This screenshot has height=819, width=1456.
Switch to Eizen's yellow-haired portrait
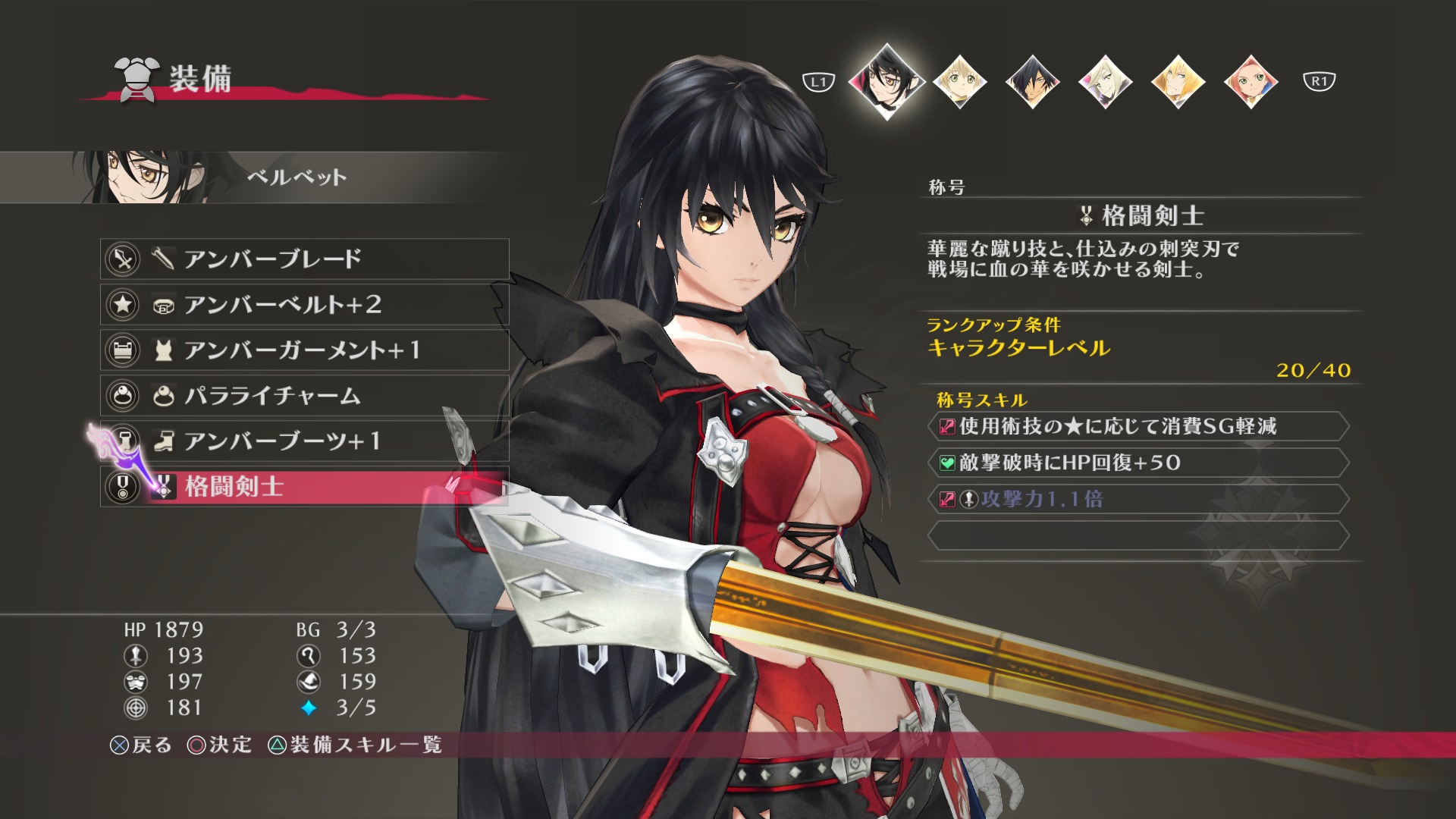point(1178,82)
